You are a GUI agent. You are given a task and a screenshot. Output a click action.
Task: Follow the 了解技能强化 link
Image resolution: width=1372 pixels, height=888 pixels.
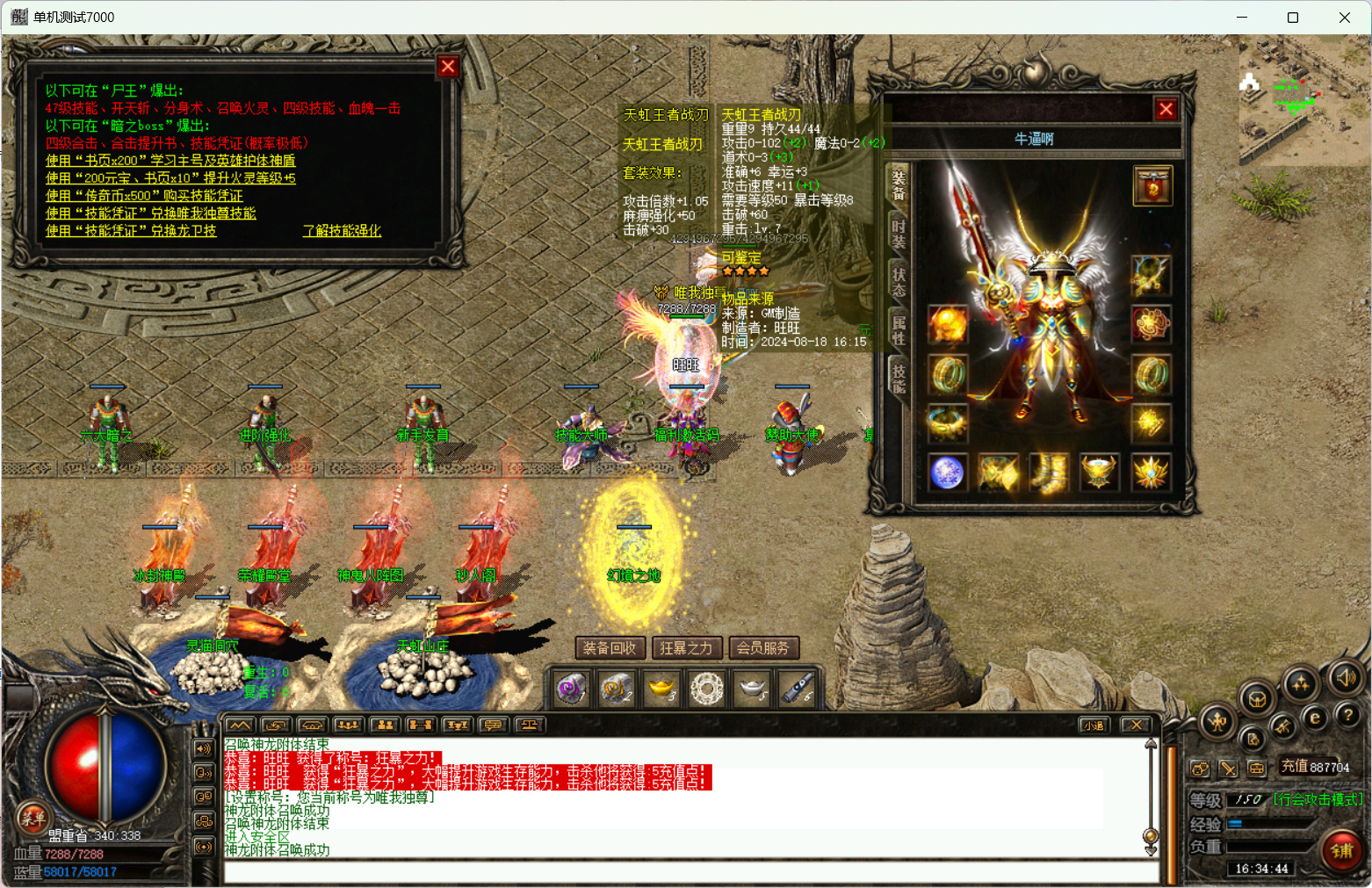click(342, 231)
